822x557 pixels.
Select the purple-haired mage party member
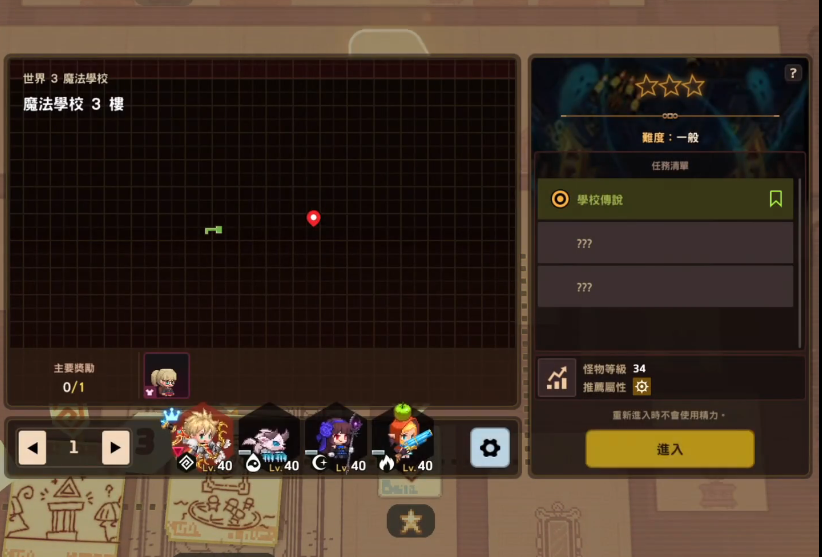(336, 441)
